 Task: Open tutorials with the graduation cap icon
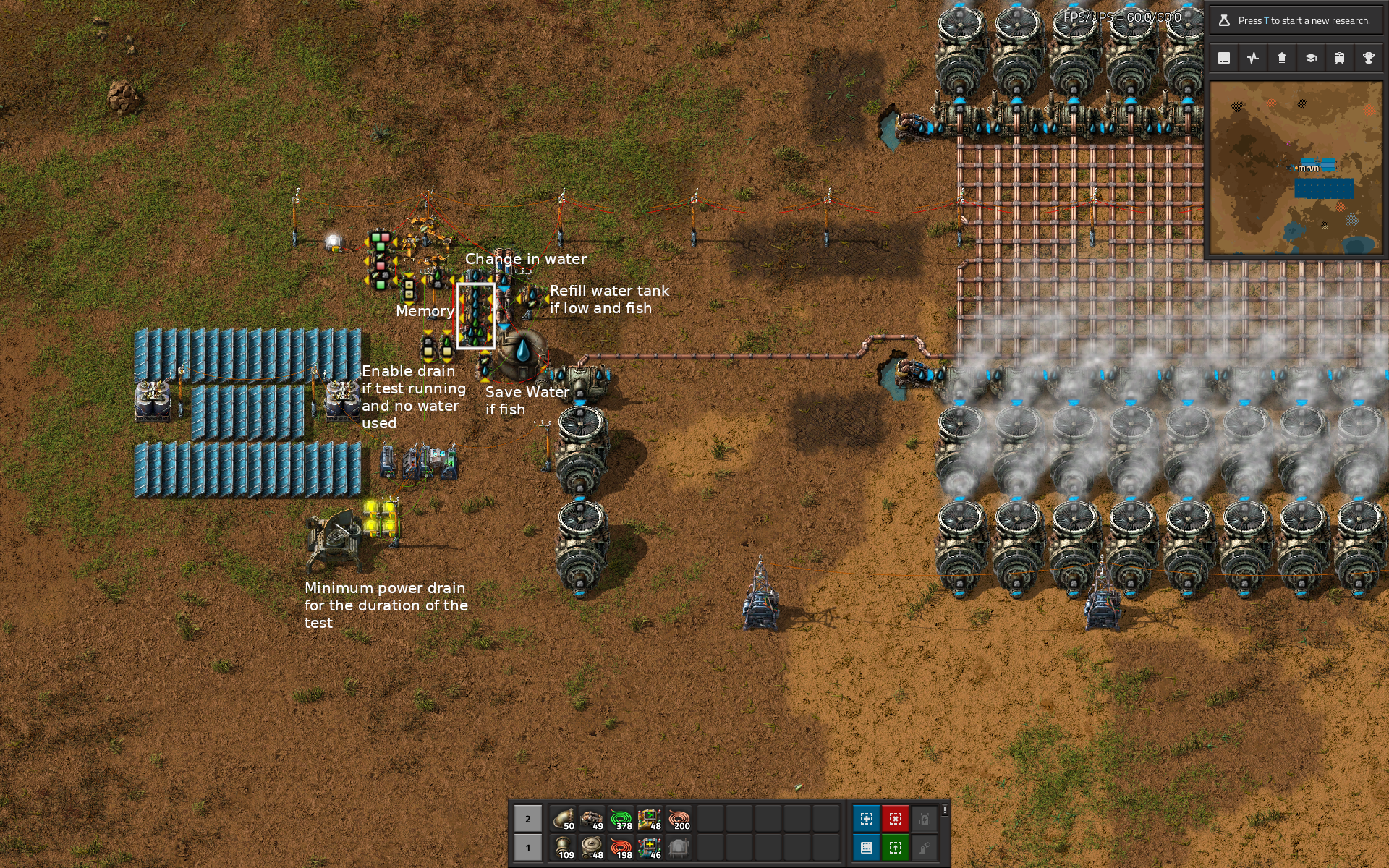[1311, 58]
